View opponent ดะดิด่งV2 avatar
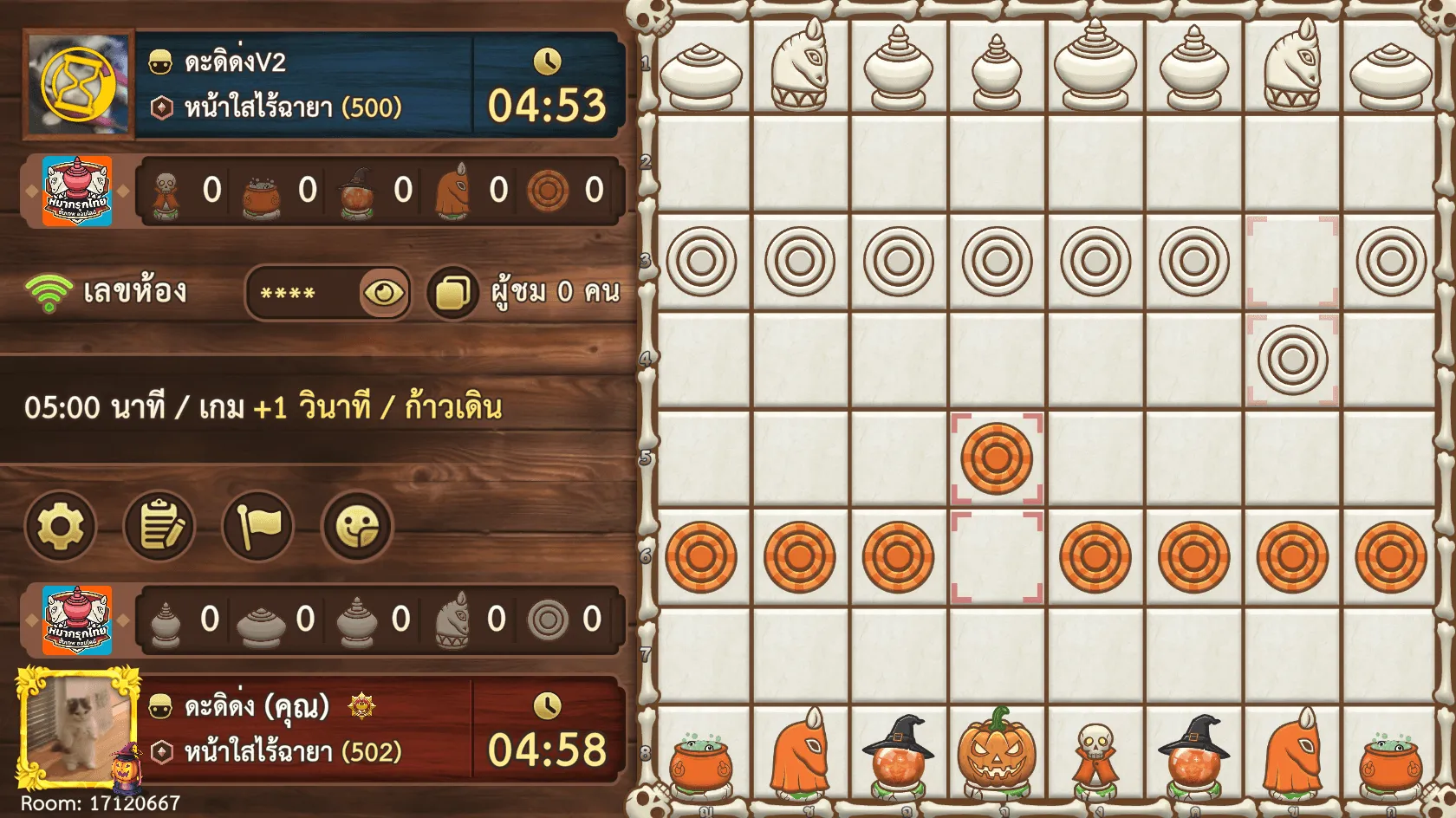The height and width of the screenshot is (818, 1456). point(79,84)
